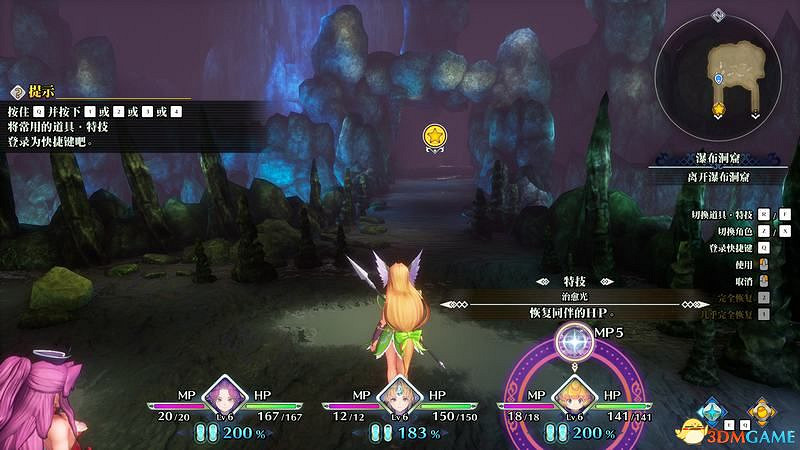Select the blonde character portrait
Screen dimensions: 800x450
[573, 395]
